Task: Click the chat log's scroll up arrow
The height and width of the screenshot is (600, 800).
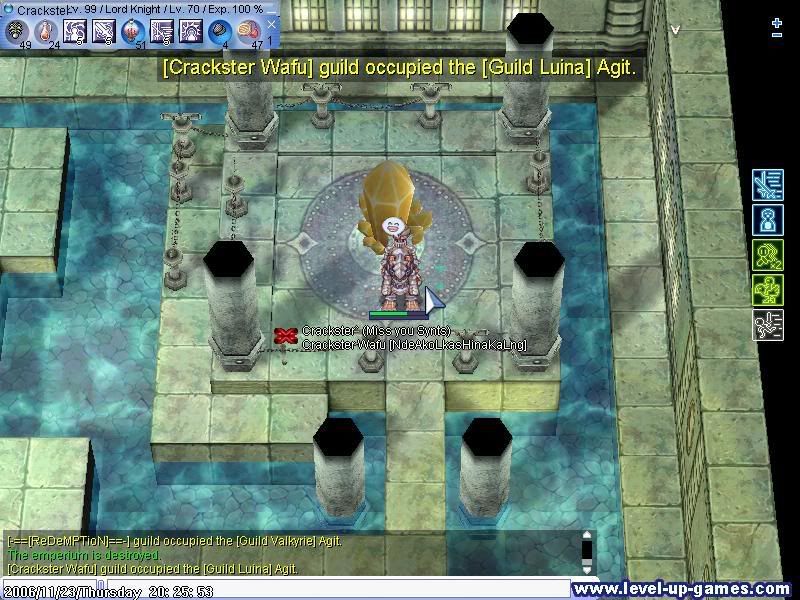Action: [588, 536]
